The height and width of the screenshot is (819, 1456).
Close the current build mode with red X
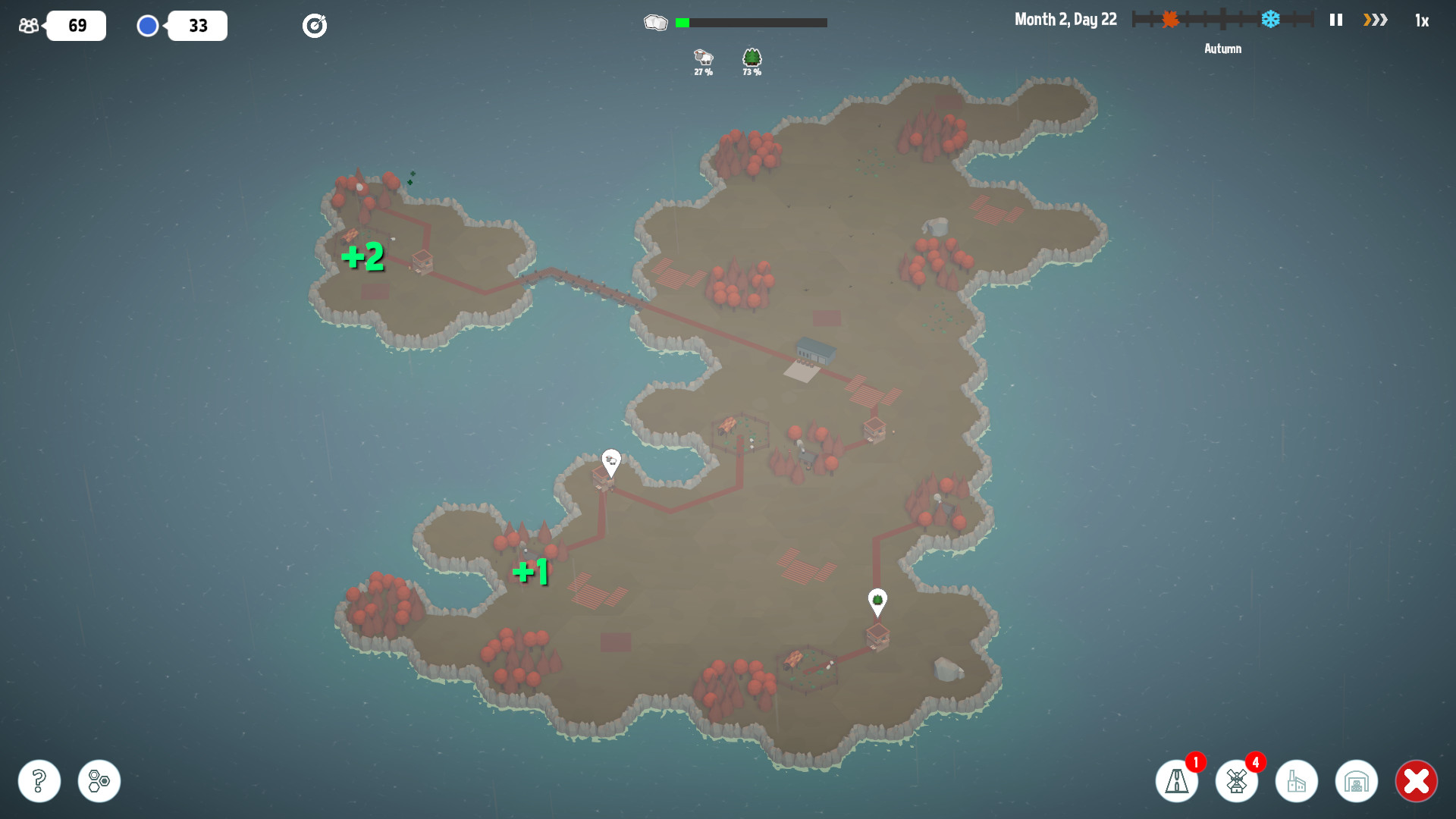point(1417,780)
